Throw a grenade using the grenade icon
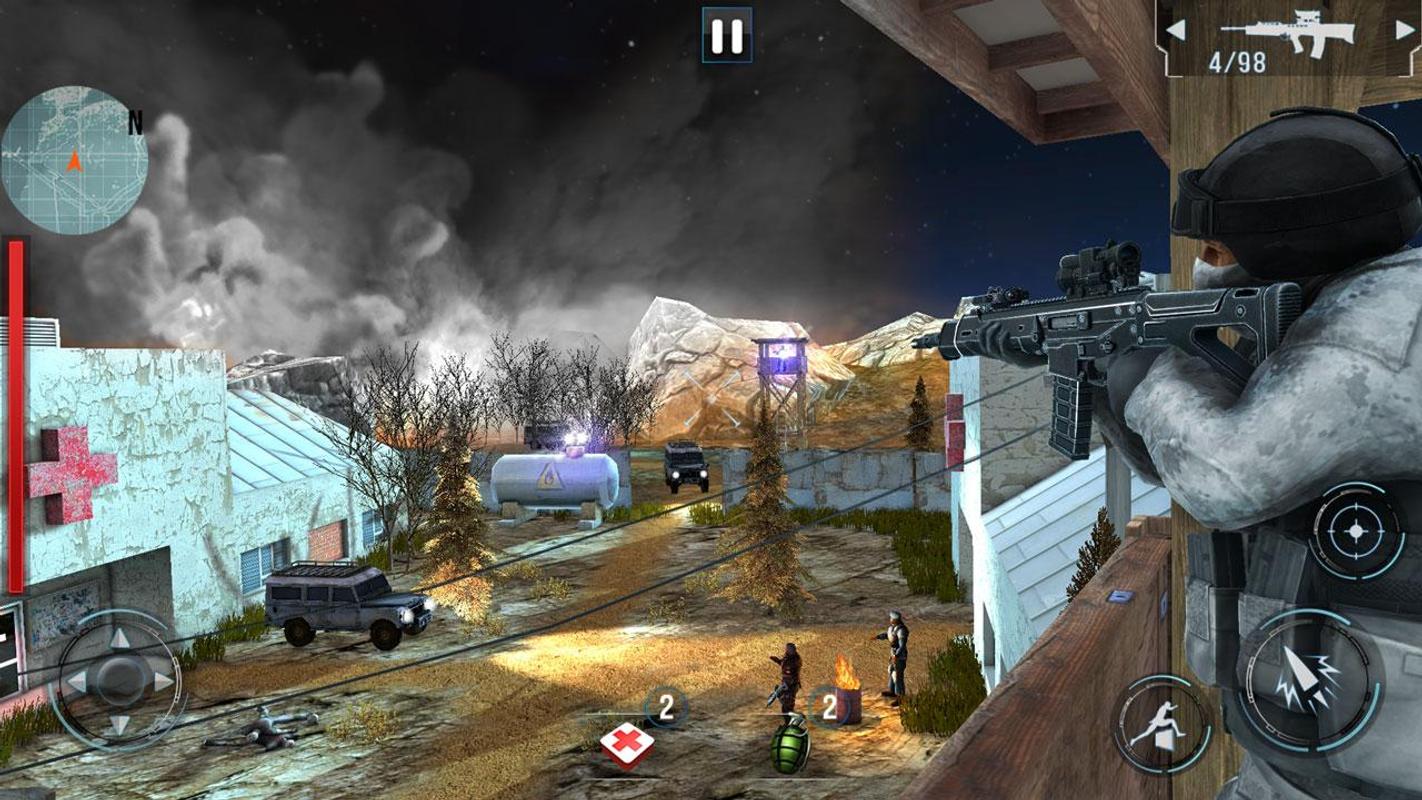The height and width of the screenshot is (800, 1422). (x=790, y=744)
